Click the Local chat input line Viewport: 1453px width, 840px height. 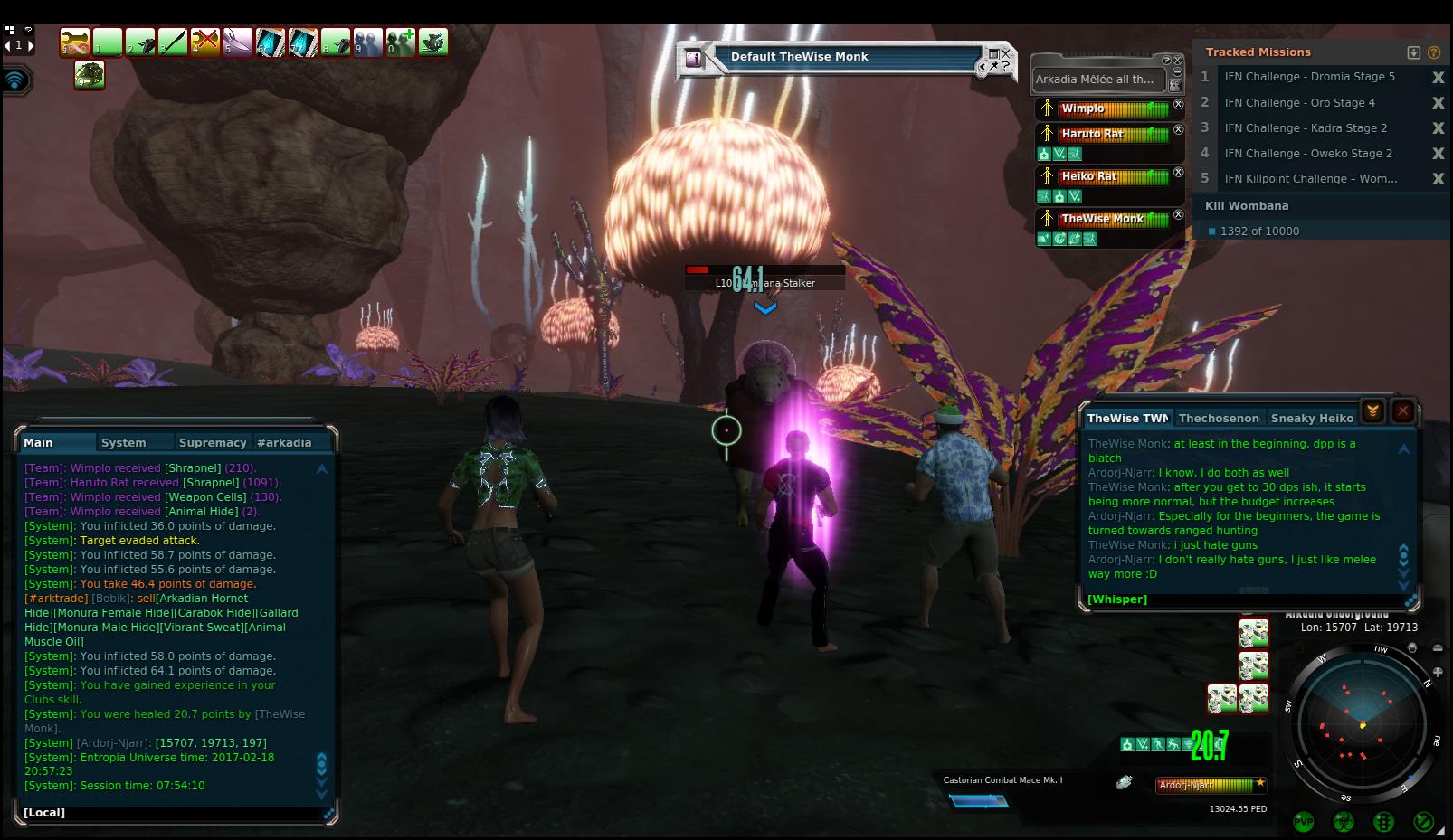coord(172,813)
